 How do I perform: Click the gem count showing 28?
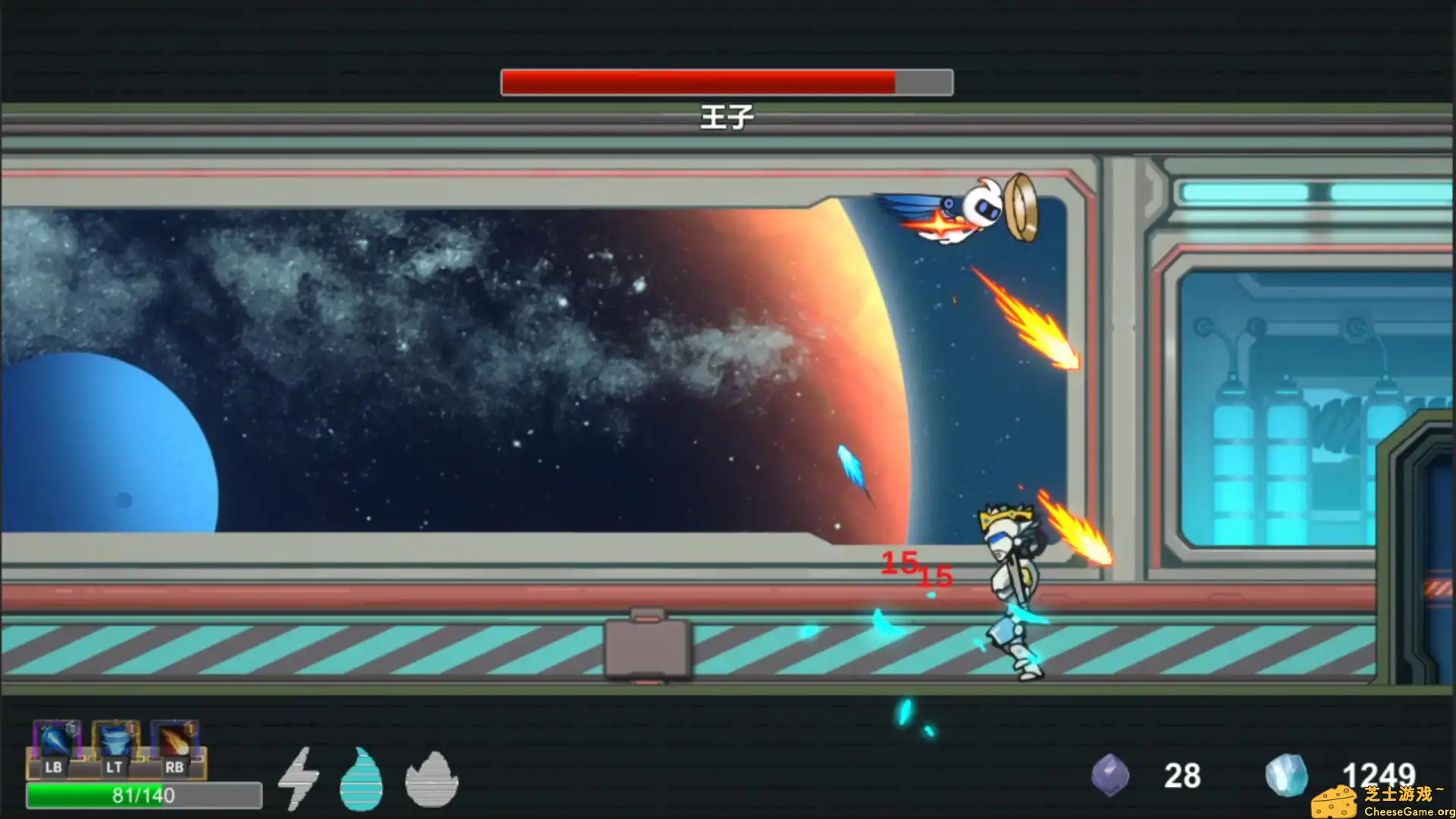coord(1181,776)
